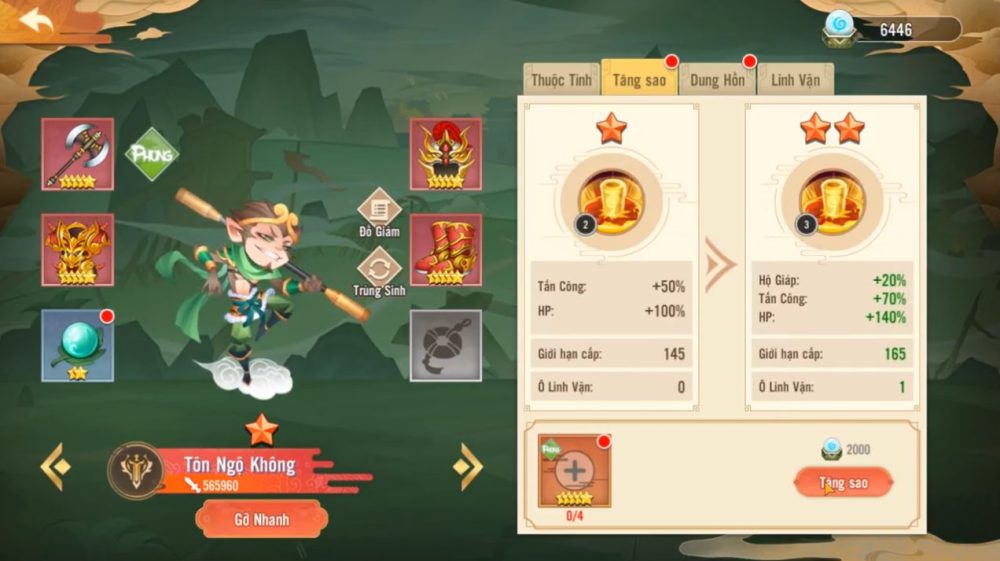The height and width of the screenshot is (561, 1000).
Task: Open the Đồ Giám icon
Action: [x=380, y=211]
